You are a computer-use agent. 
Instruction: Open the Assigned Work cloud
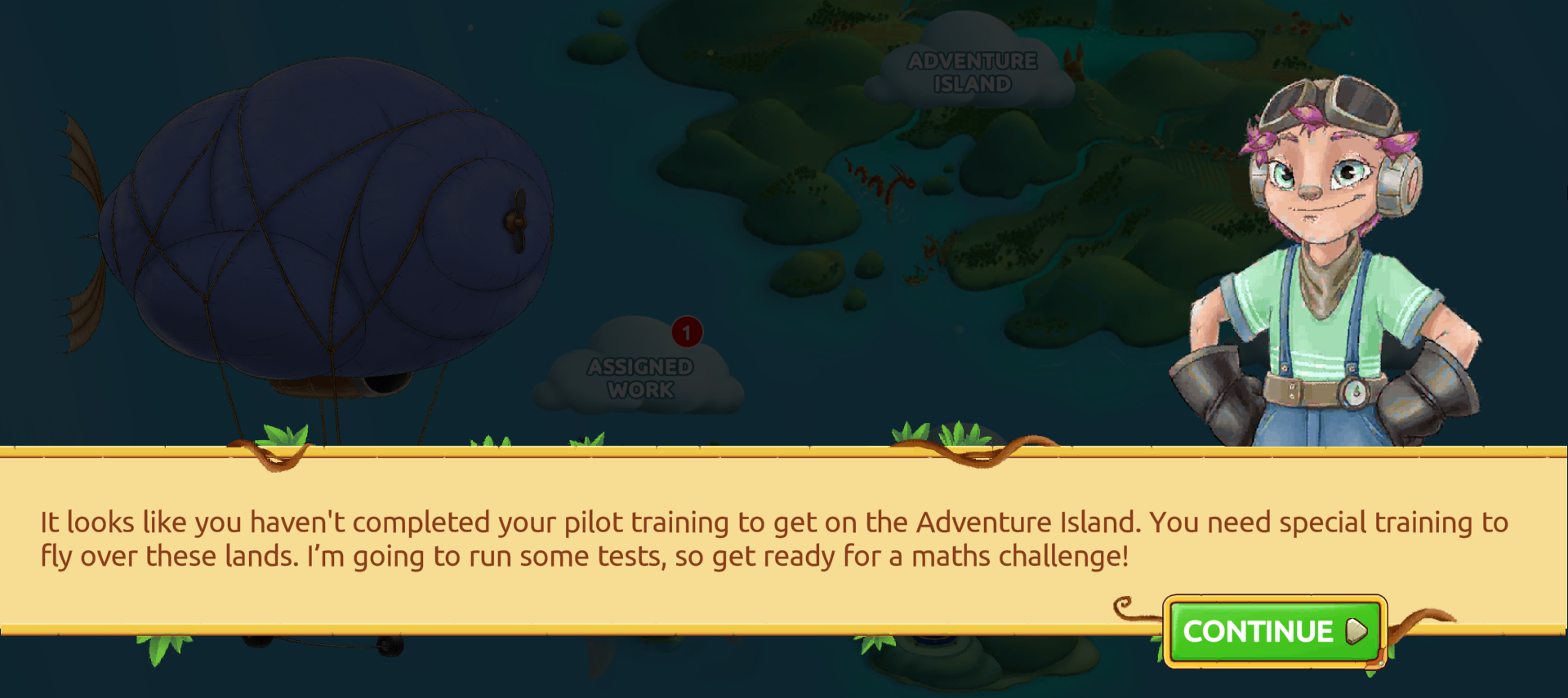pos(640,376)
